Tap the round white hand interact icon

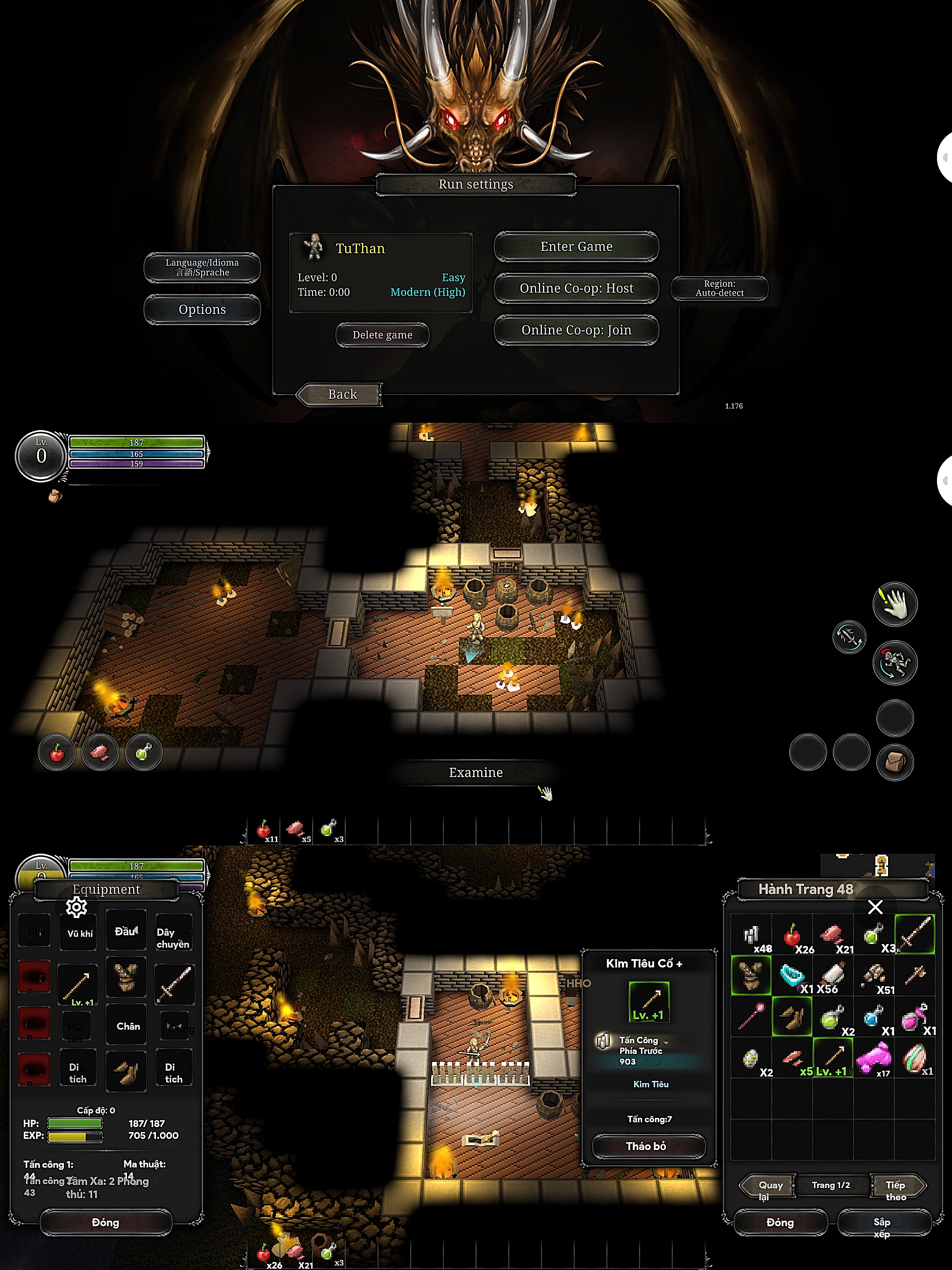coord(895,604)
